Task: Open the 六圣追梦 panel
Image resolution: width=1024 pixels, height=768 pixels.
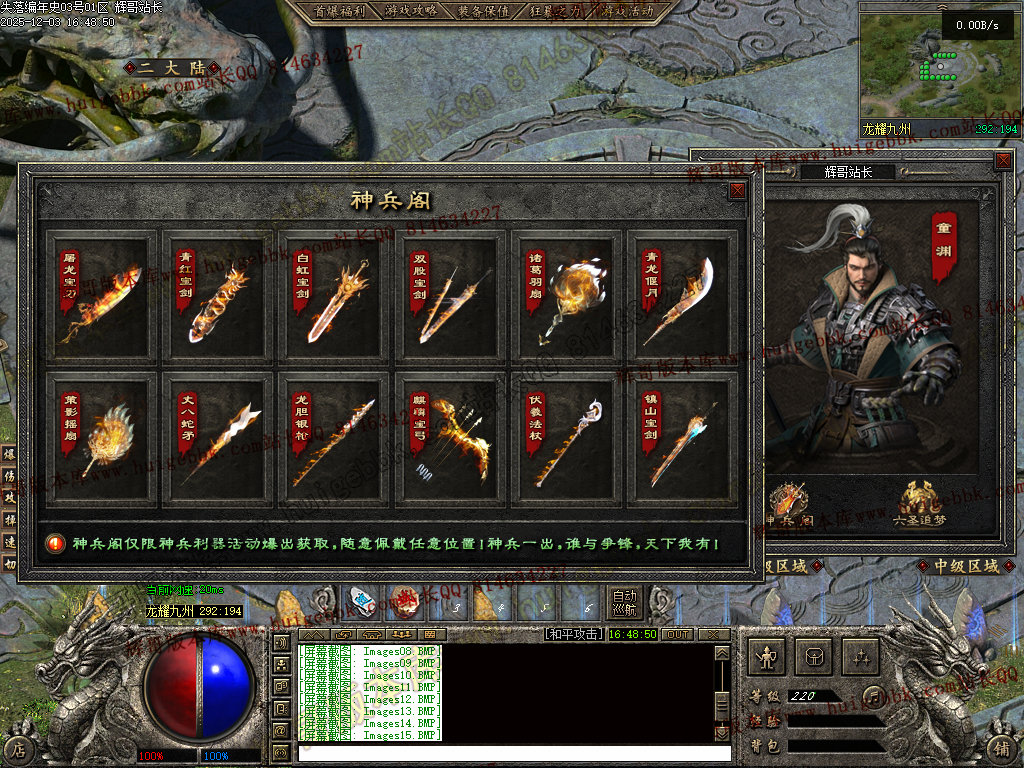Action: (919, 503)
